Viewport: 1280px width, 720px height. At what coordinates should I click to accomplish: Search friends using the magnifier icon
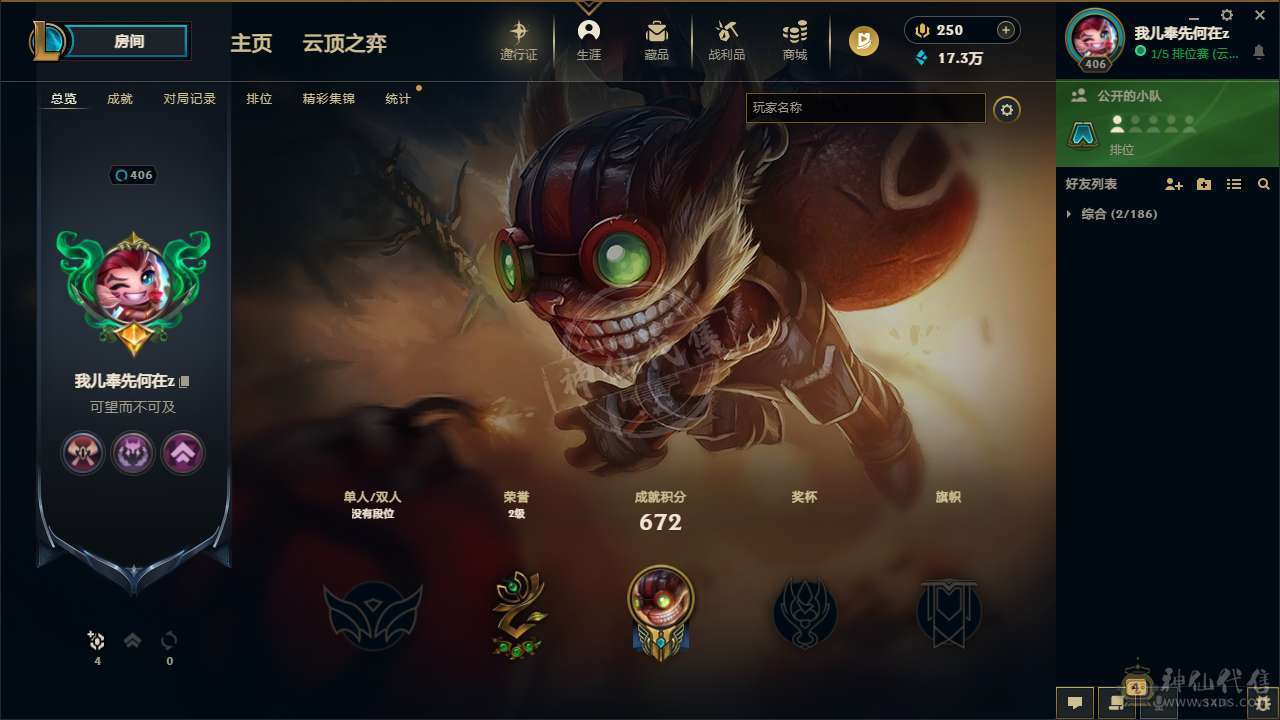(x=1264, y=184)
